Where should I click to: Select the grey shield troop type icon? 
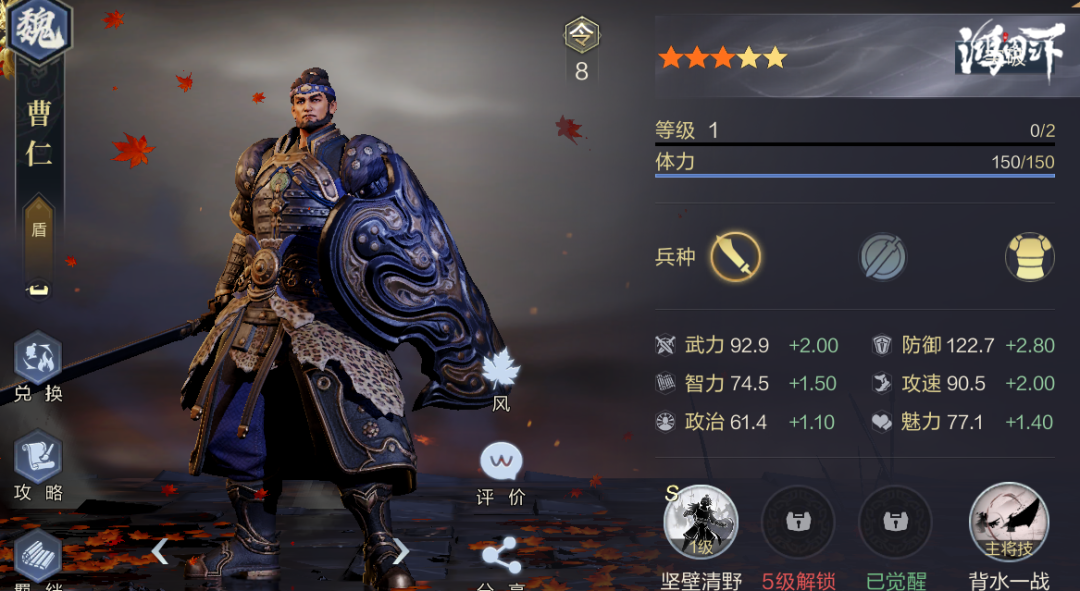coord(882,258)
